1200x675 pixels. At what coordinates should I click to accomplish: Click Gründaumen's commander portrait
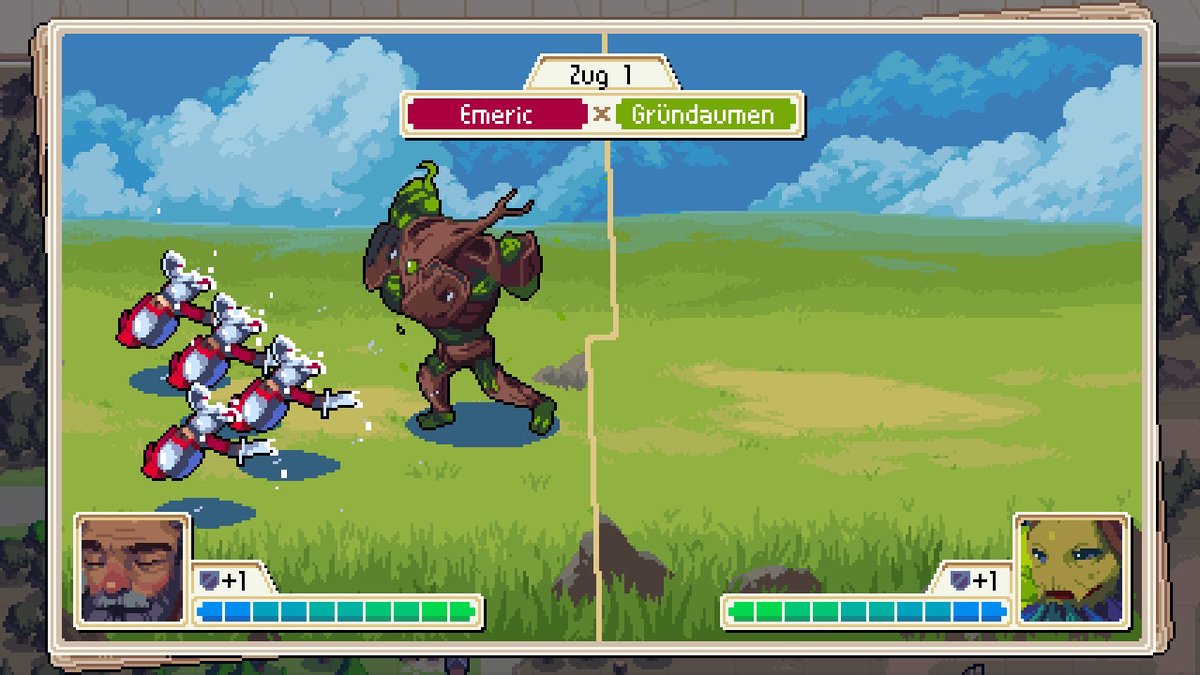[x=1071, y=570]
